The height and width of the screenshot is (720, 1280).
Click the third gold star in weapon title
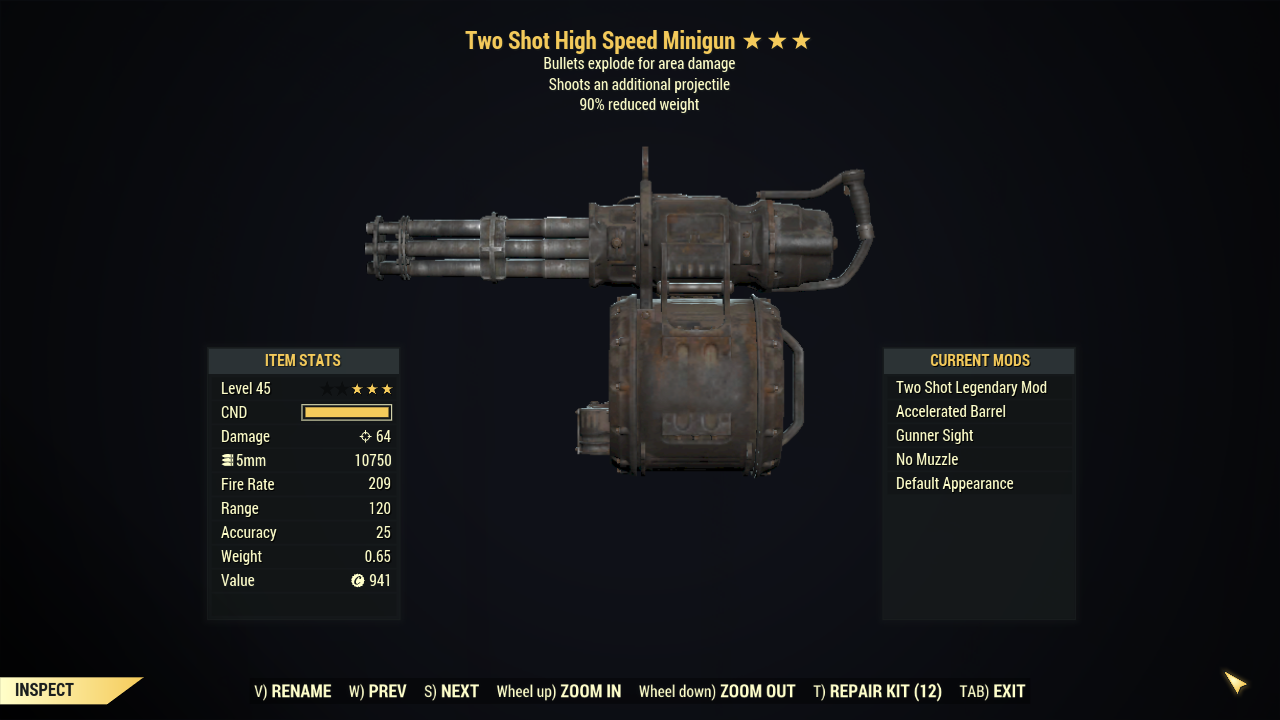(x=800, y=41)
